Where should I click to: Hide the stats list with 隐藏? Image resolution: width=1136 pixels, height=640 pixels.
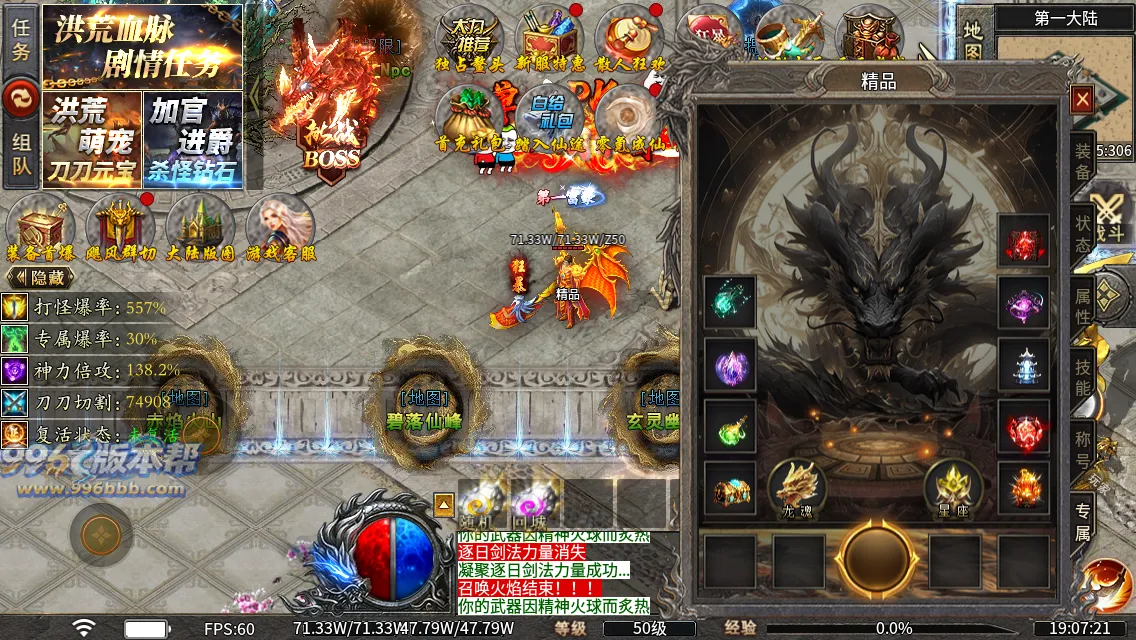pos(41,277)
